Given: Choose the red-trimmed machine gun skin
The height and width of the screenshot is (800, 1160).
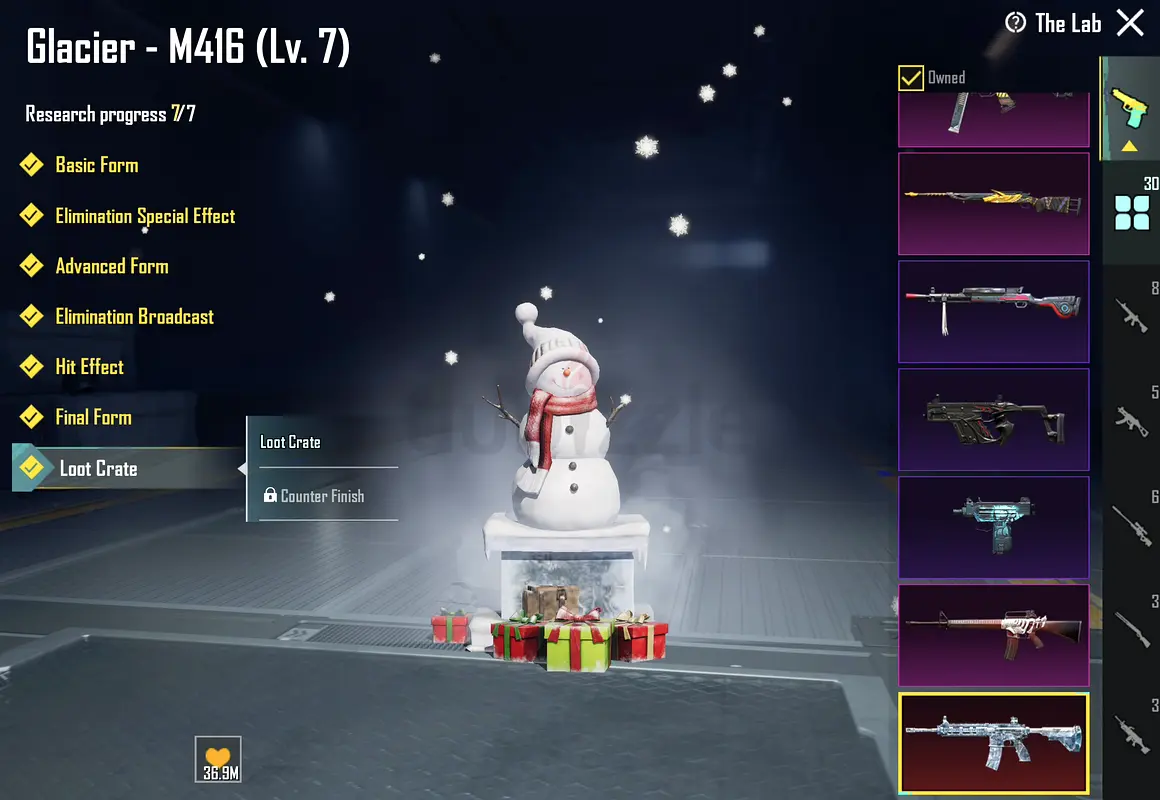Looking at the screenshot, I should pyautogui.click(x=993, y=311).
